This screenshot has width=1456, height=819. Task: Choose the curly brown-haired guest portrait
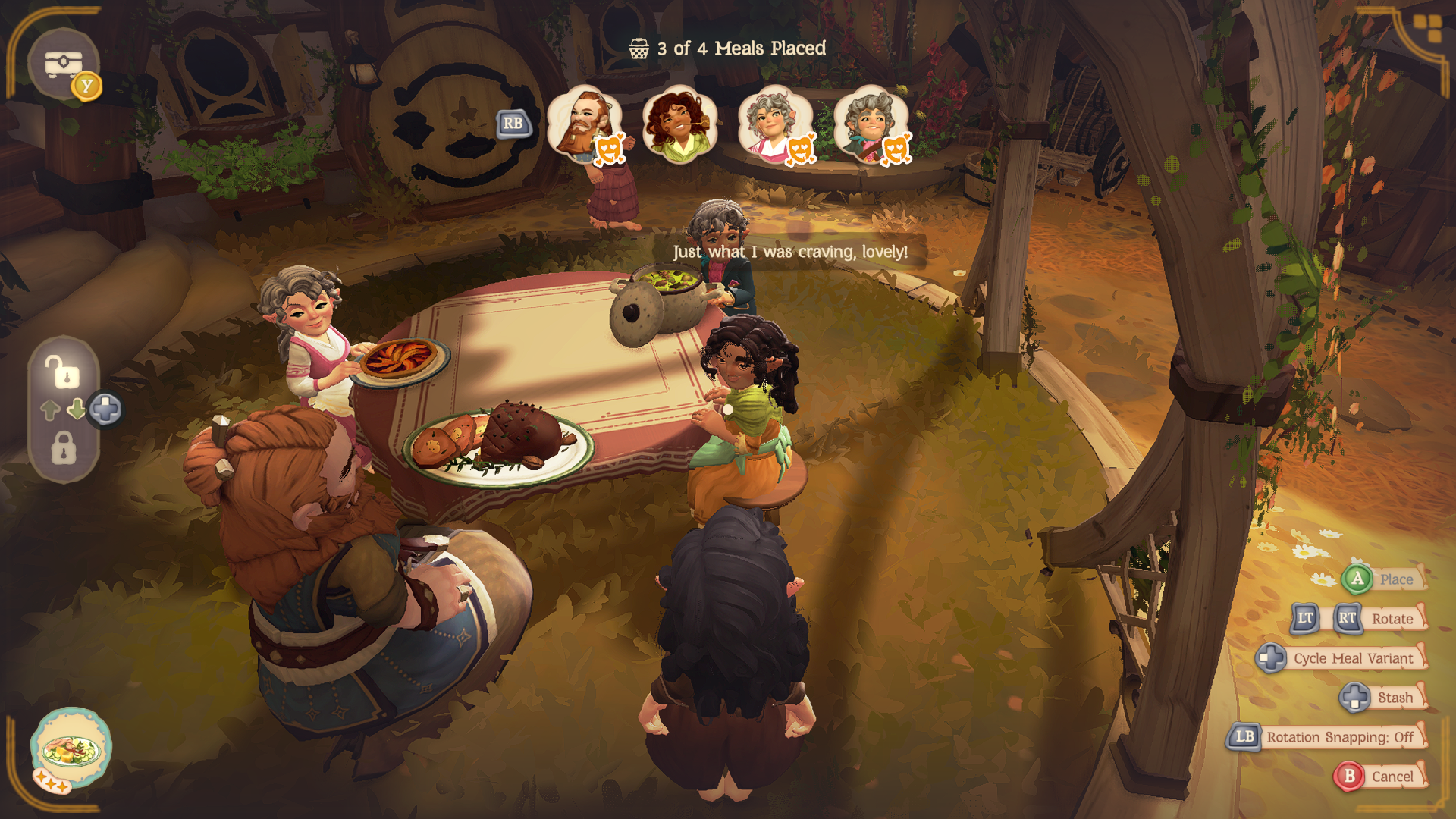[679, 124]
